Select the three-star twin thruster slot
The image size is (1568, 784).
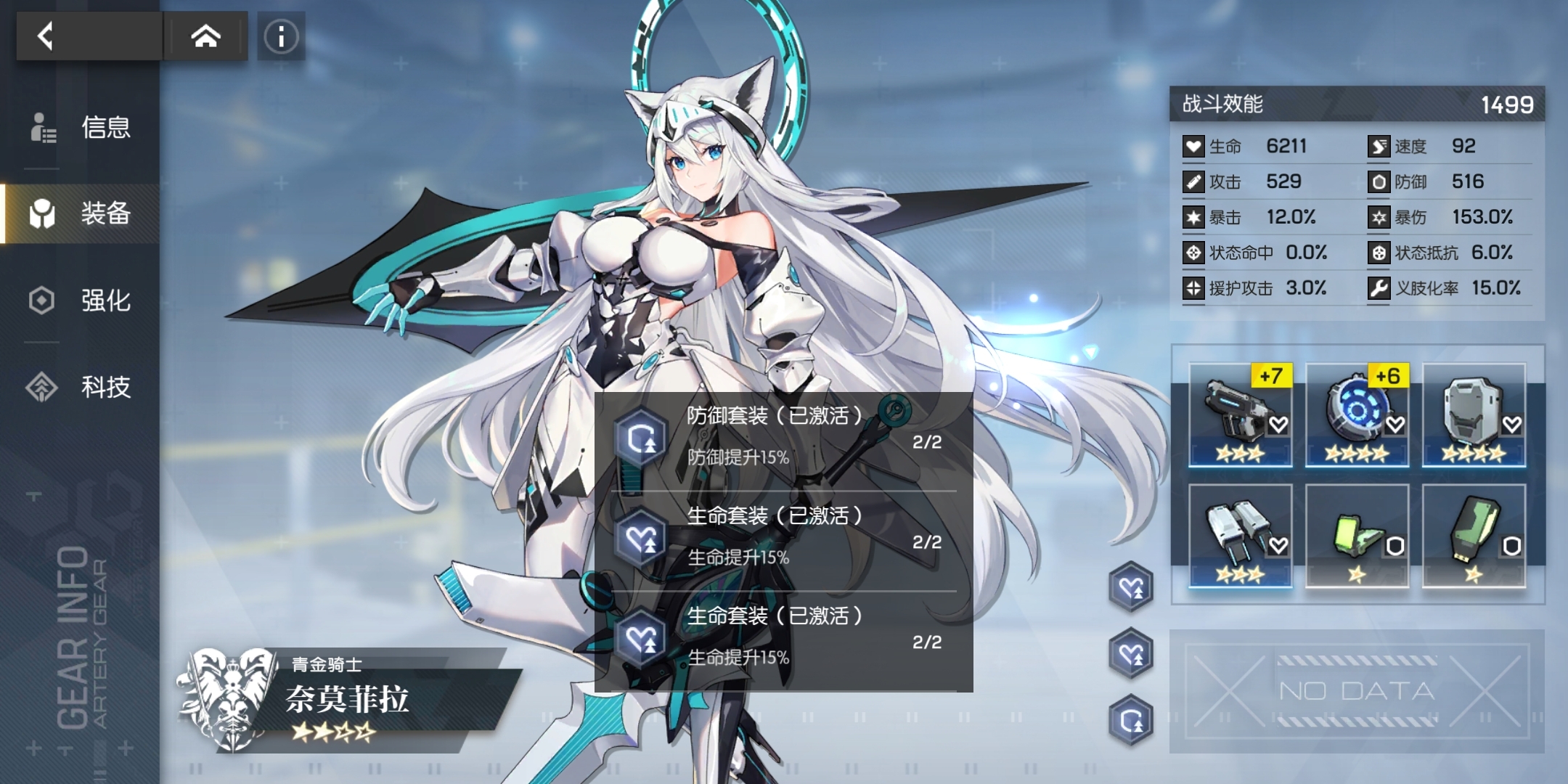coord(1240,536)
